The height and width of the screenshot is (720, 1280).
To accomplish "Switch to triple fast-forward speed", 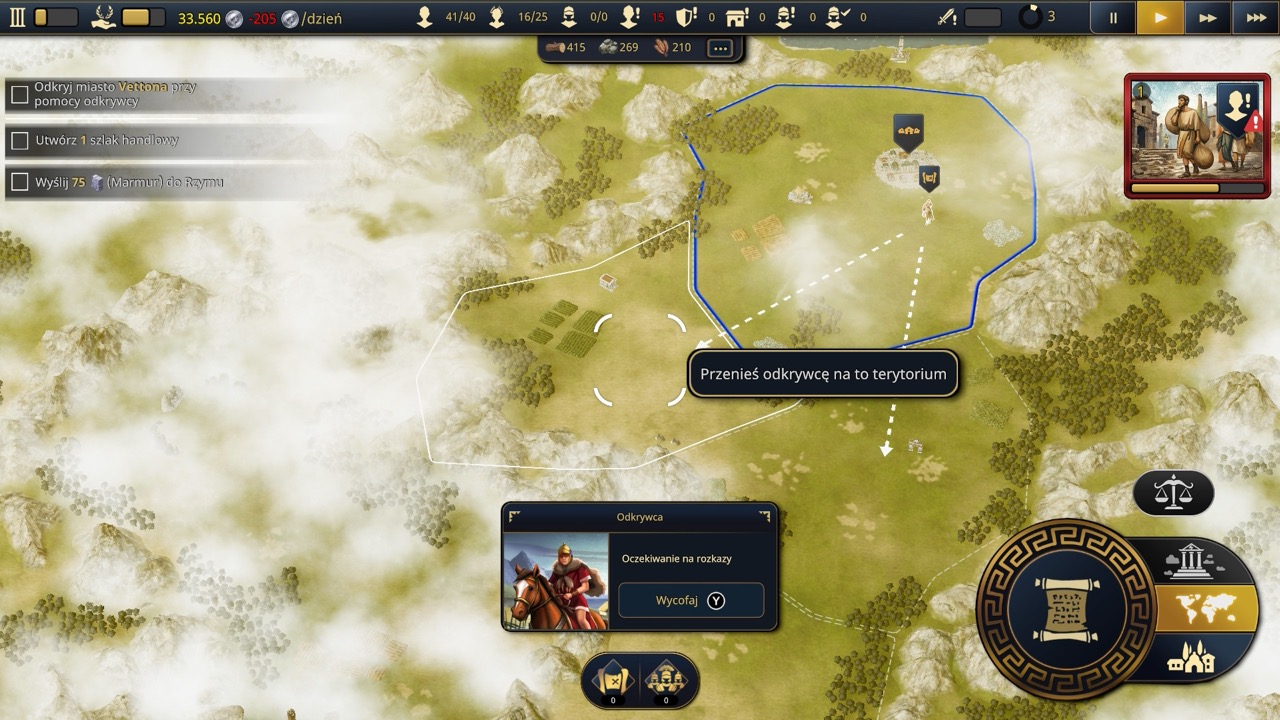I will click(1255, 17).
